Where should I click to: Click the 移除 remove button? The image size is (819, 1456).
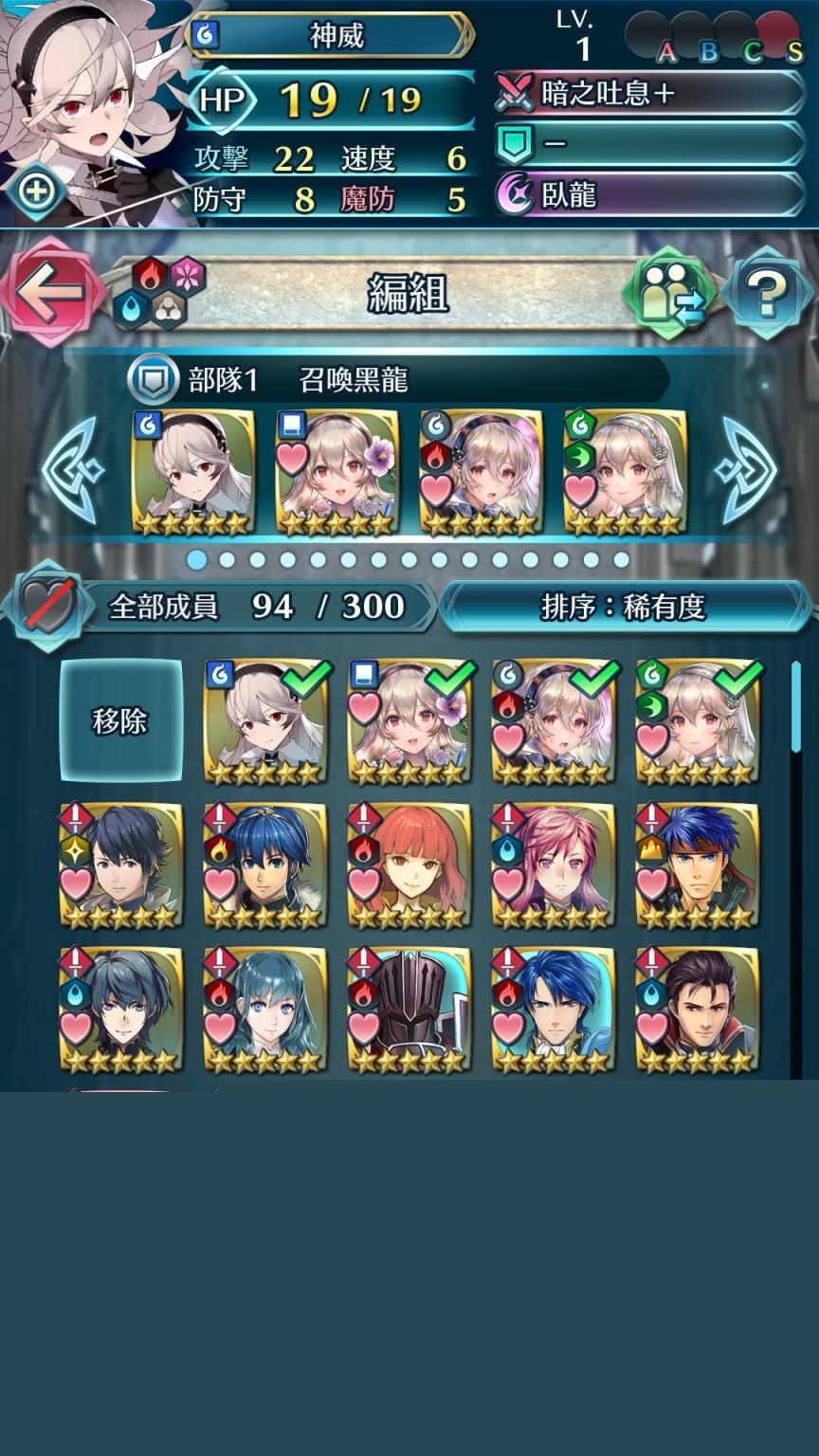click(120, 720)
